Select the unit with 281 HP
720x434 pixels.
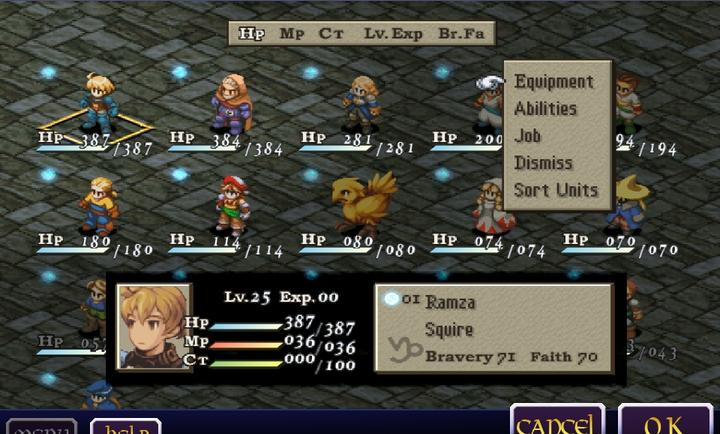point(360,100)
